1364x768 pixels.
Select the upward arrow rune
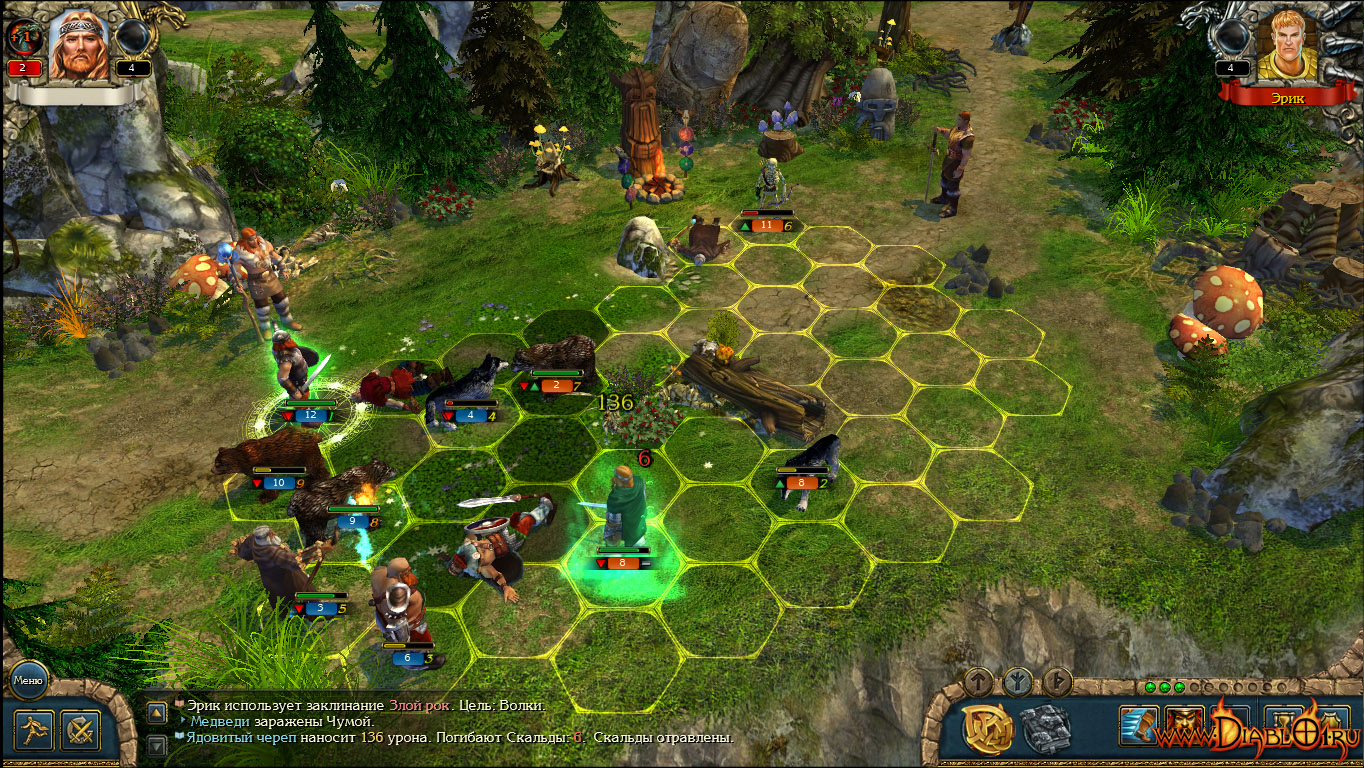point(979,682)
